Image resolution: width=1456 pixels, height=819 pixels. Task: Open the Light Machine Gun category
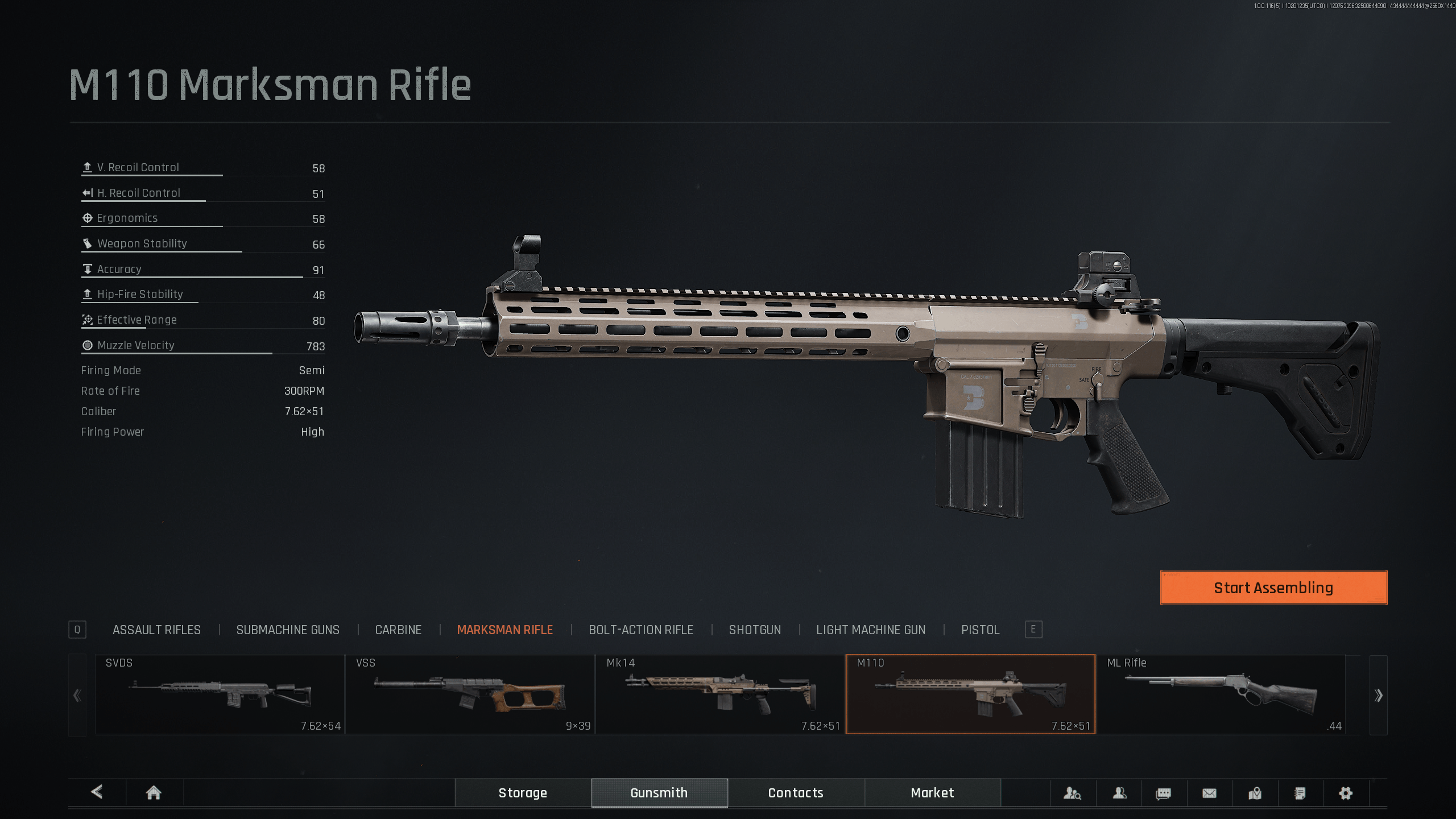[x=871, y=630]
